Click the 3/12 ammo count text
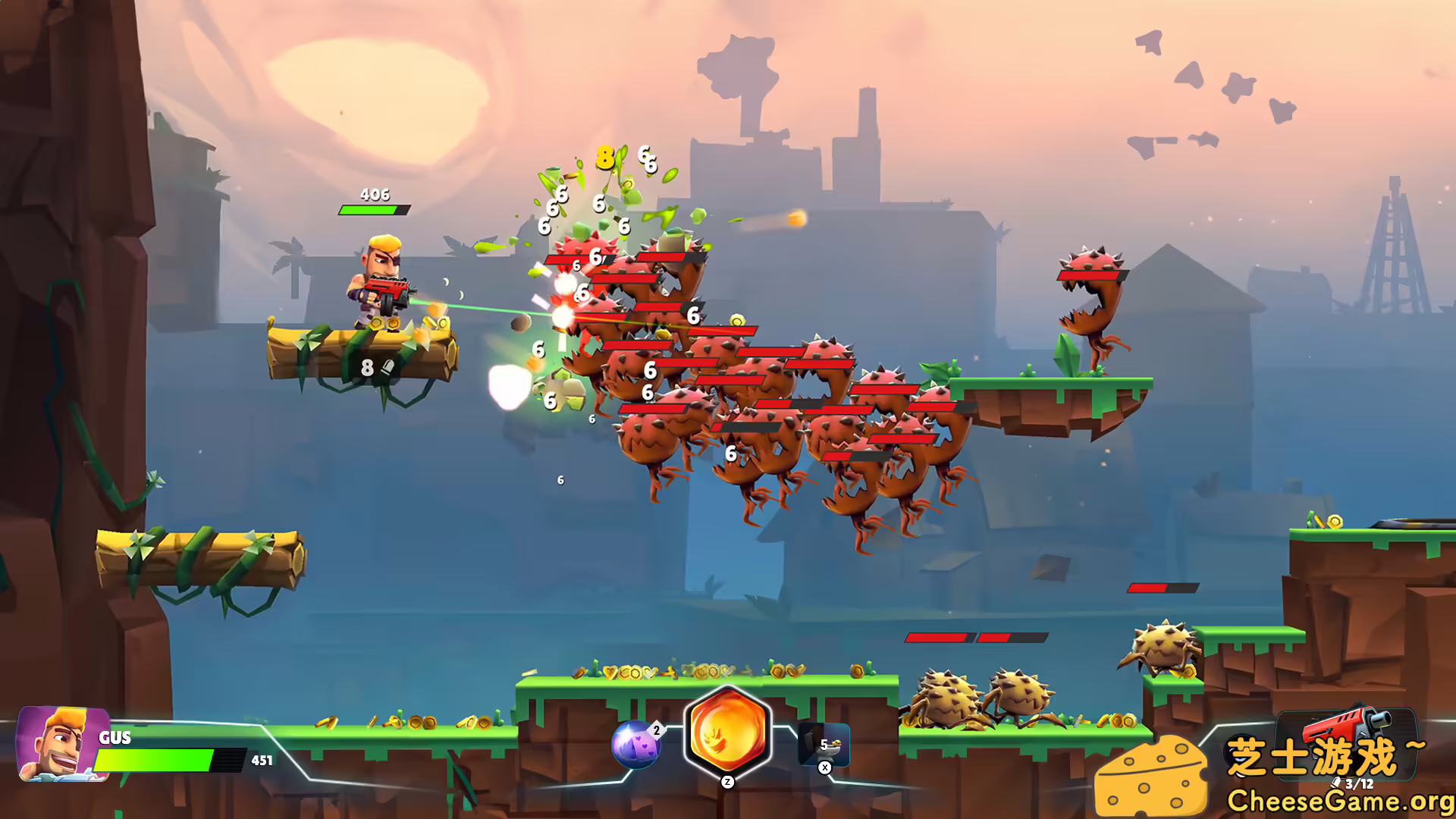Screen dimensions: 1456x819 (x=1357, y=784)
